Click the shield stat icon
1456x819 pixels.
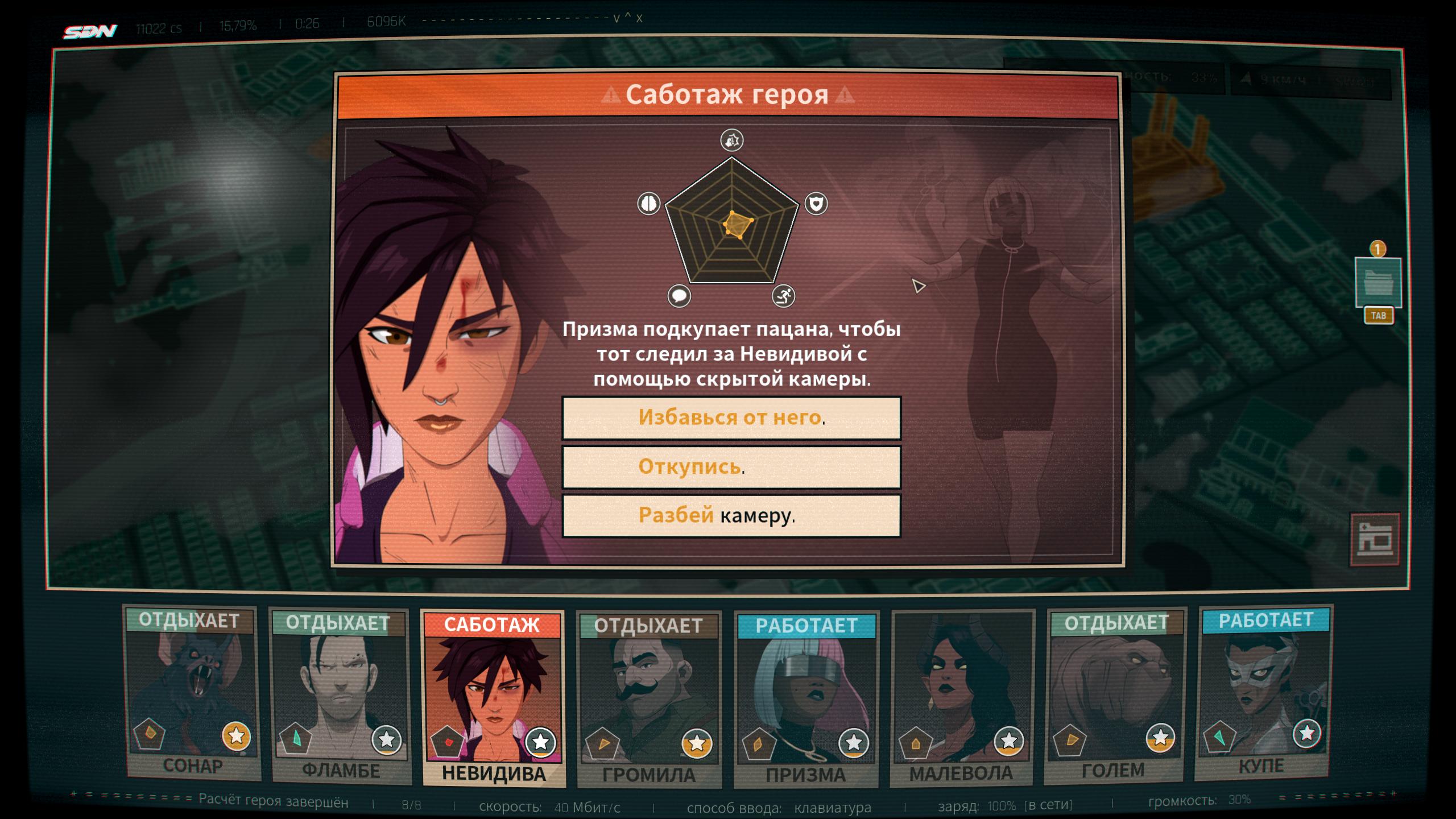[x=816, y=203]
